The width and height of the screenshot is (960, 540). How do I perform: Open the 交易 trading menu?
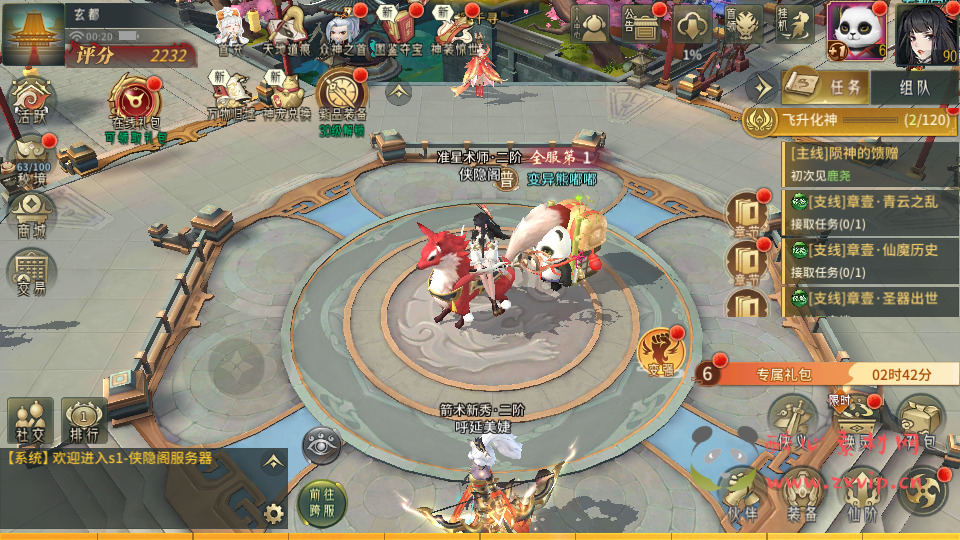[x=31, y=270]
